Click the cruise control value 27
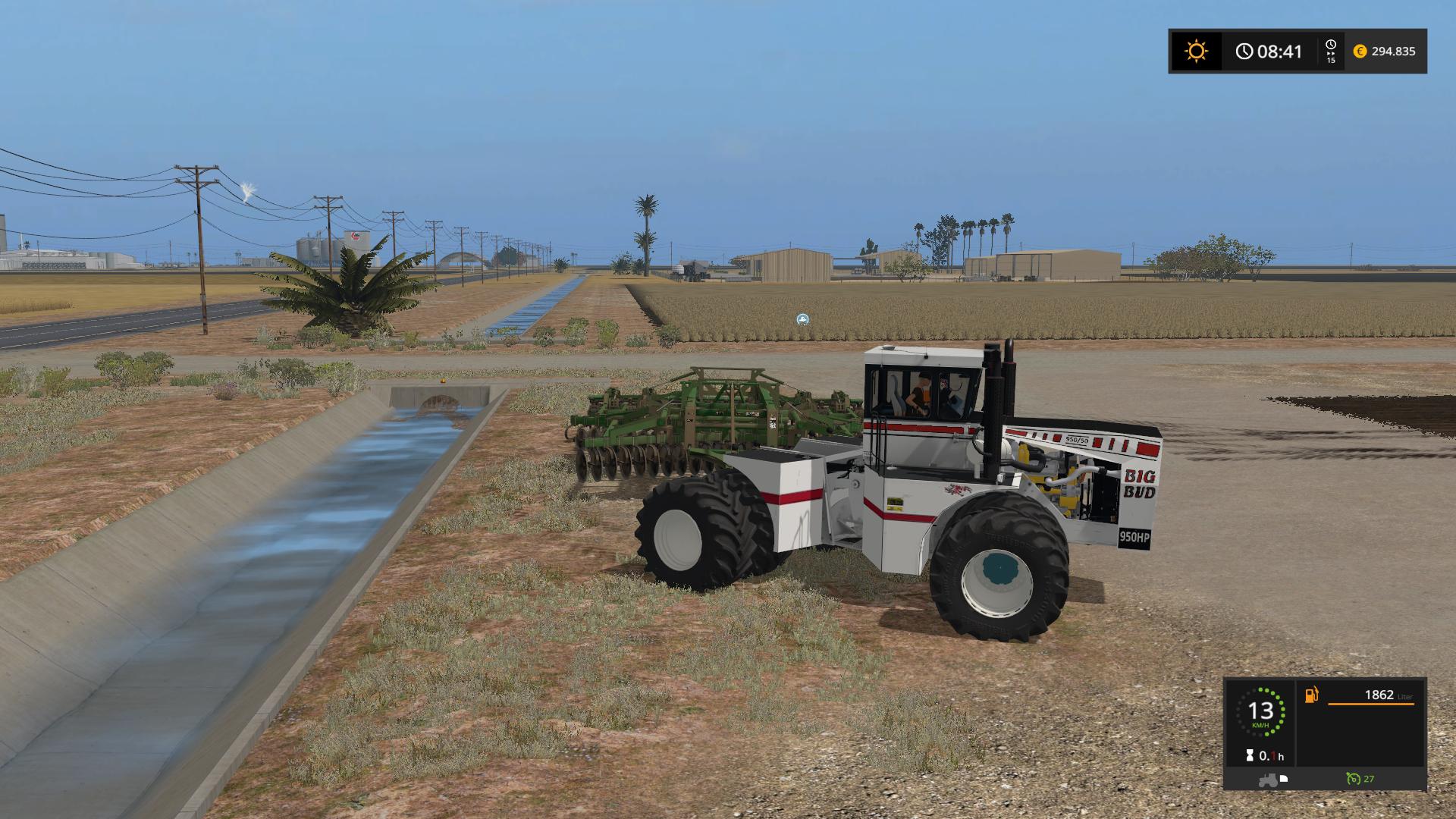1456x819 pixels. (x=1370, y=779)
